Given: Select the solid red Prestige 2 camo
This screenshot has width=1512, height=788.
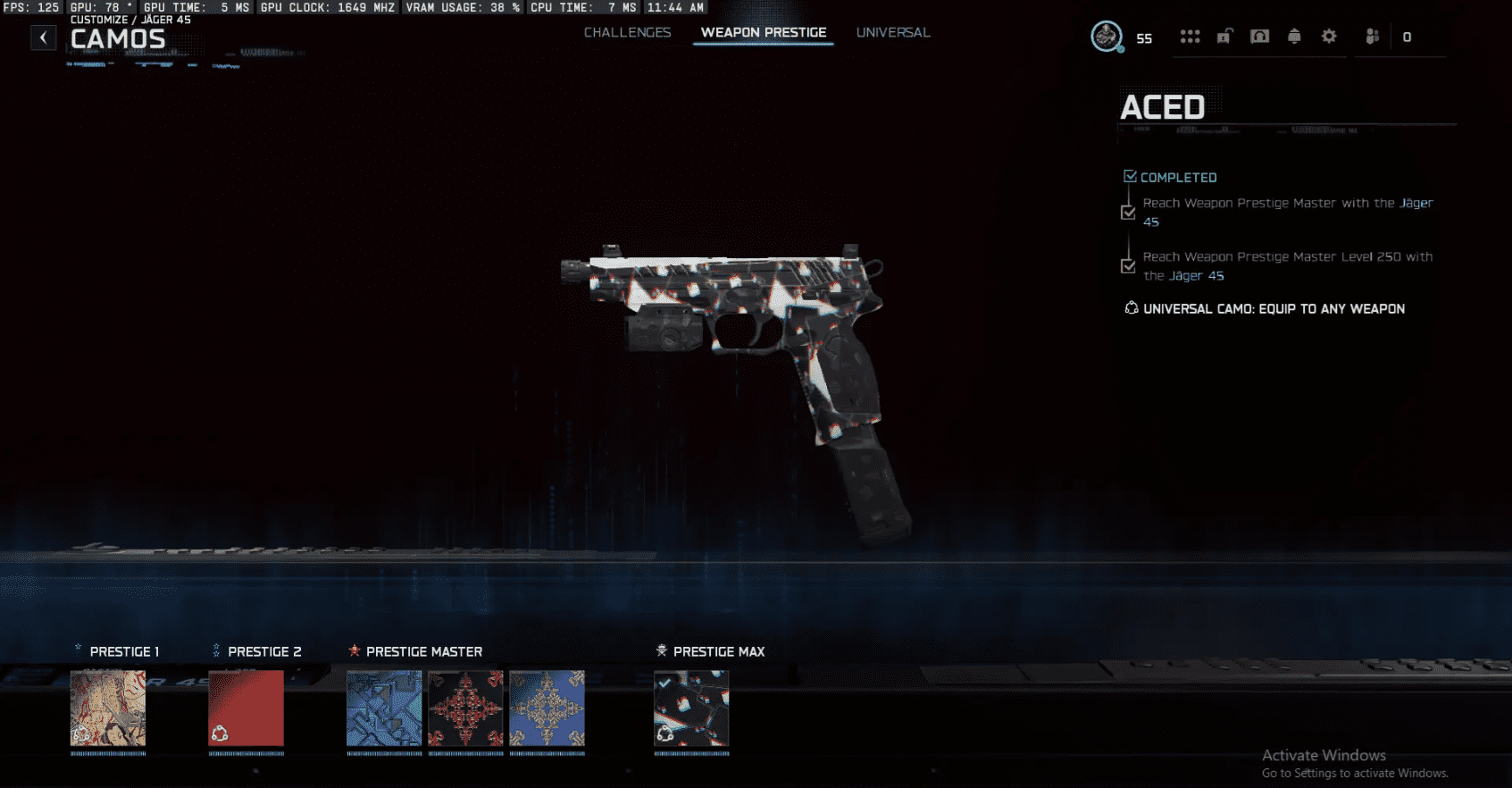Looking at the screenshot, I should [246, 708].
